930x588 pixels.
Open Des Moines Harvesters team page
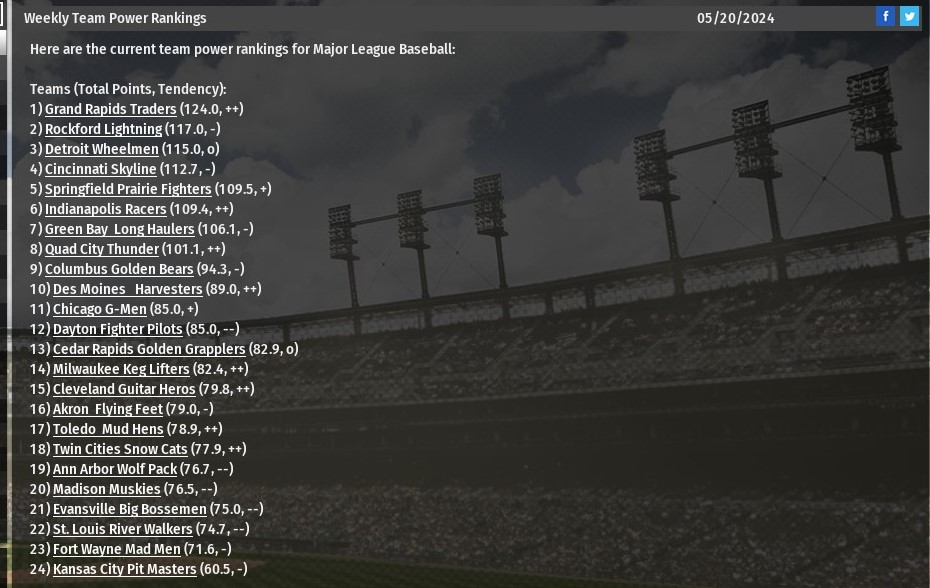click(x=127, y=289)
